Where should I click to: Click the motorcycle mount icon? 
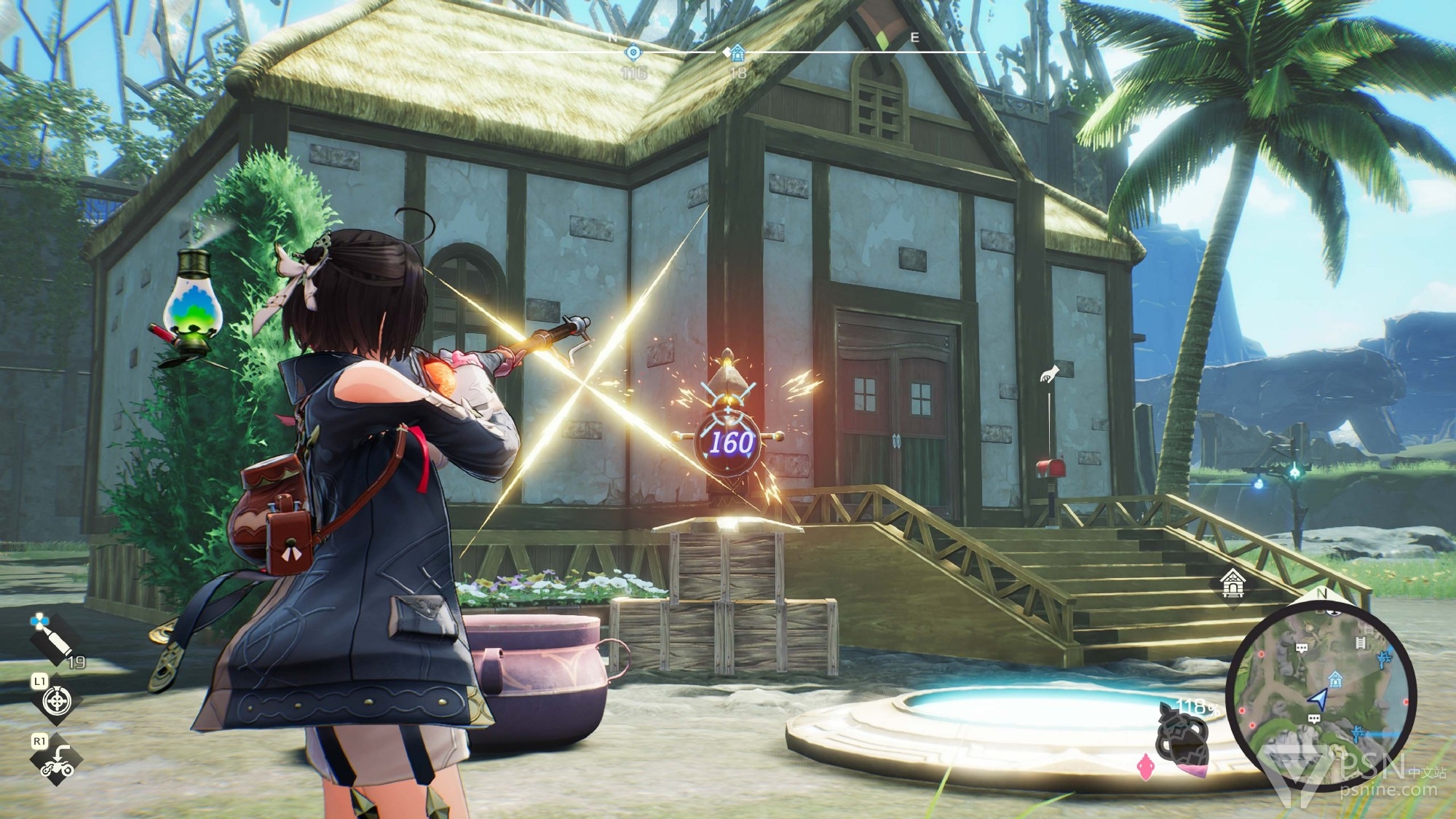pos(57,762)
